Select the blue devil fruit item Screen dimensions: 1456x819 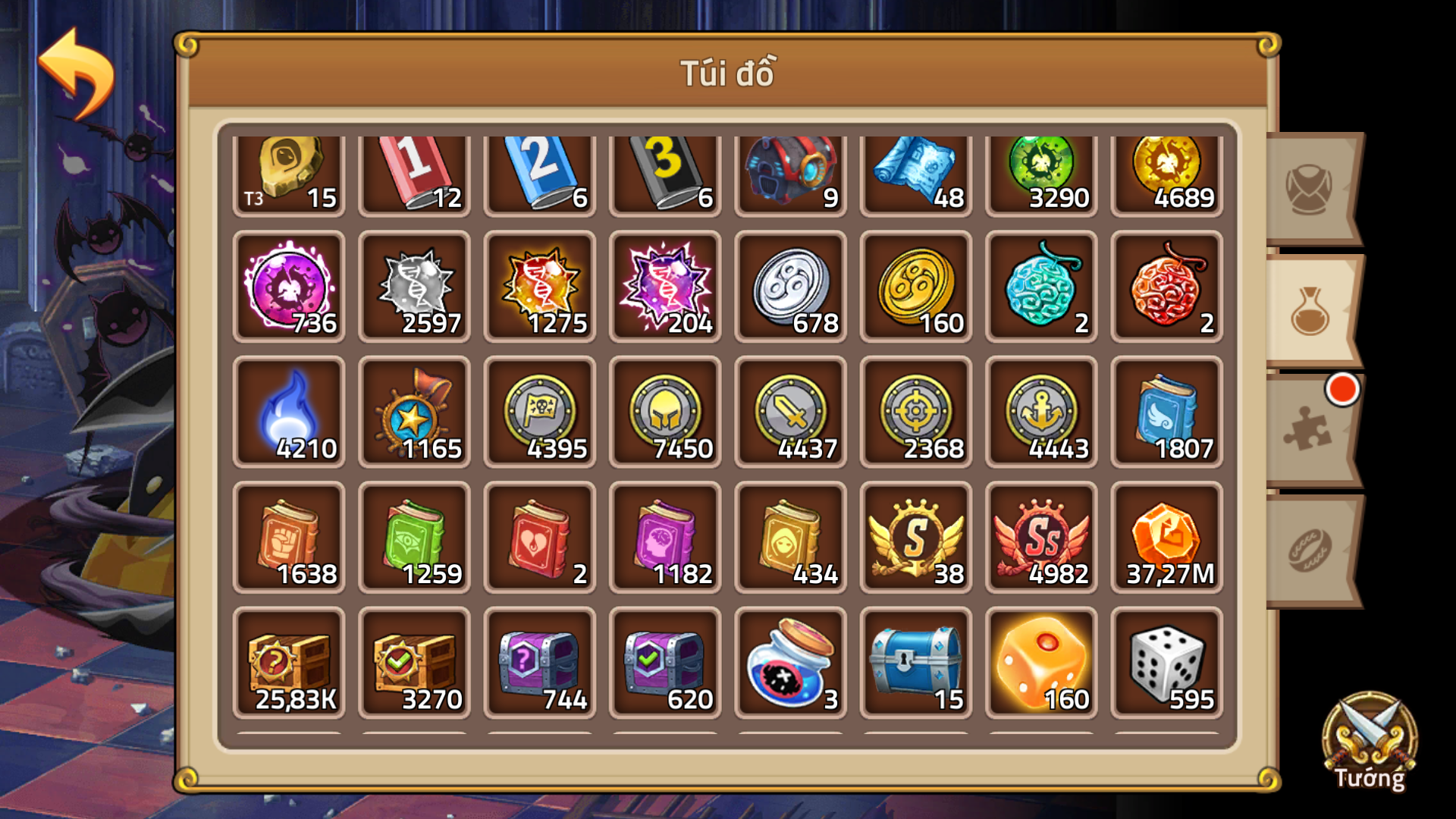point(1041,287)
